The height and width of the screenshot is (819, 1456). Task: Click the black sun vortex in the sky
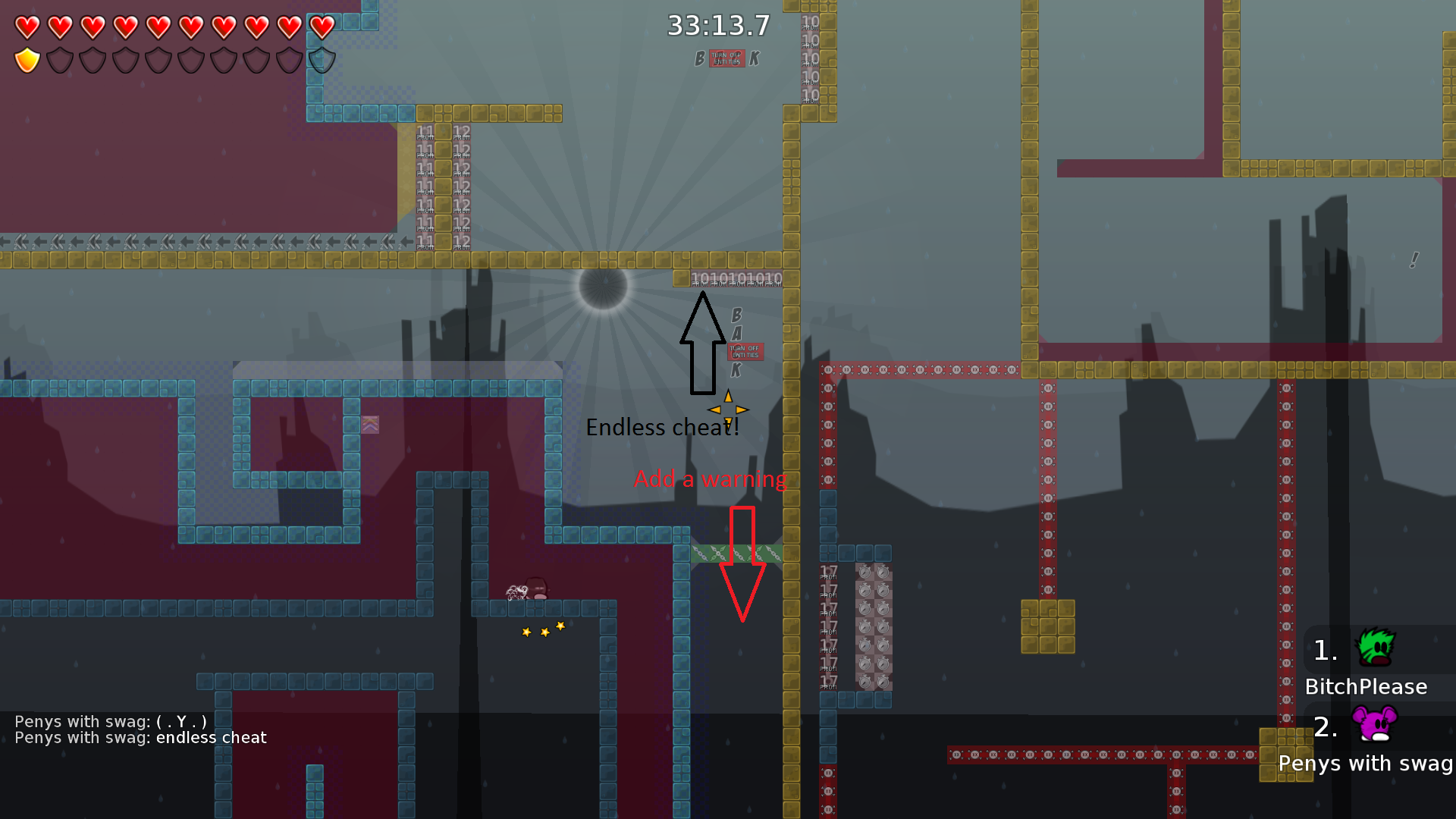coord(603,290)
